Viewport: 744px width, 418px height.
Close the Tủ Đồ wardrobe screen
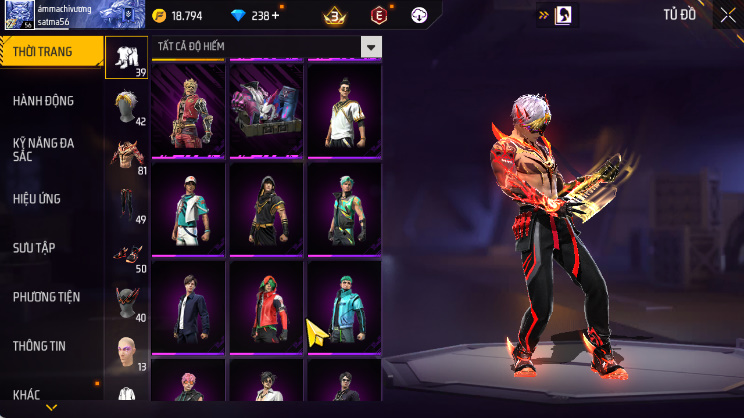[727, 15]
